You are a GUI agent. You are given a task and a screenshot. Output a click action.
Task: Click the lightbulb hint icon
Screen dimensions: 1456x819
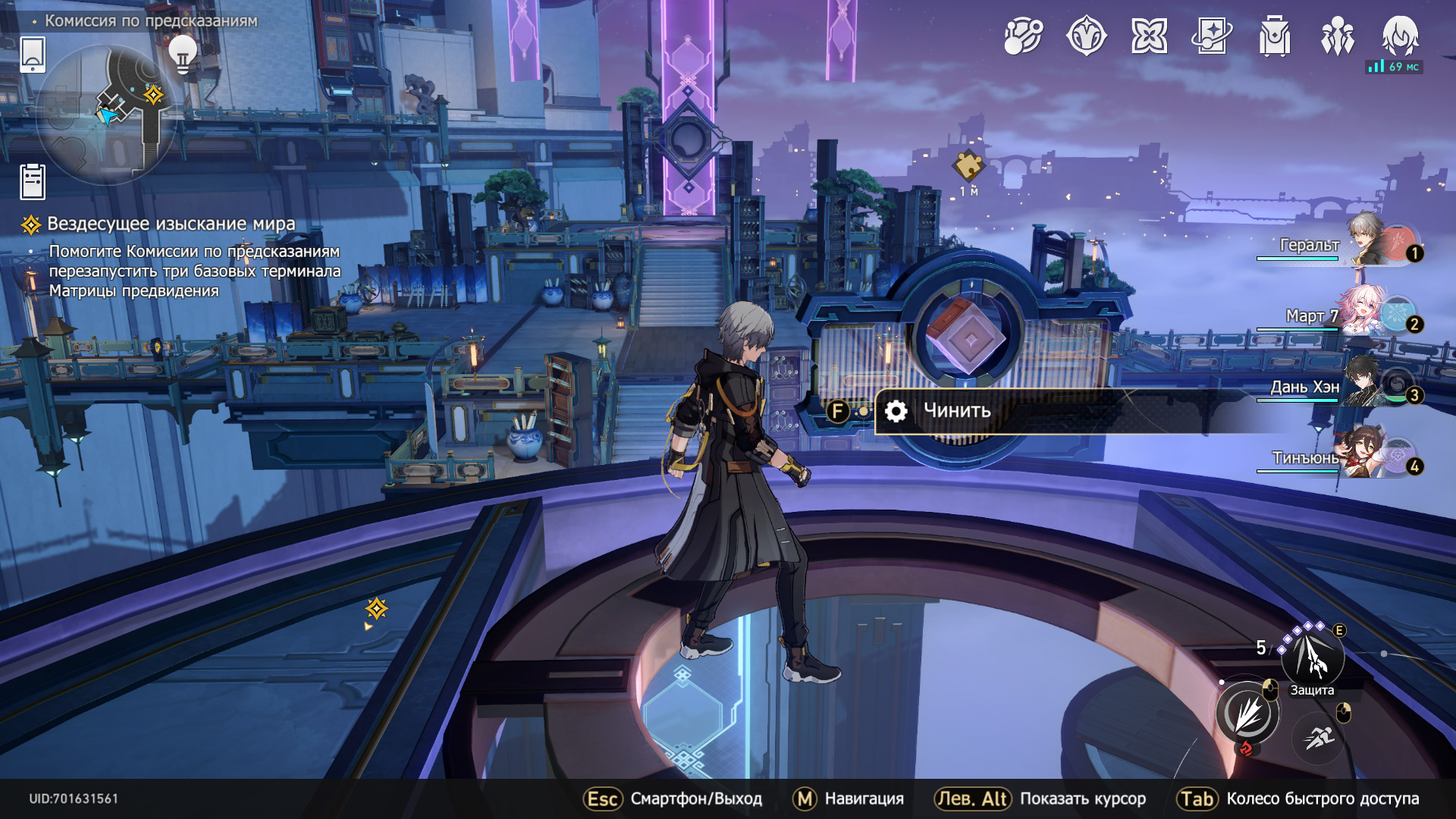click(x=183, y=54)
